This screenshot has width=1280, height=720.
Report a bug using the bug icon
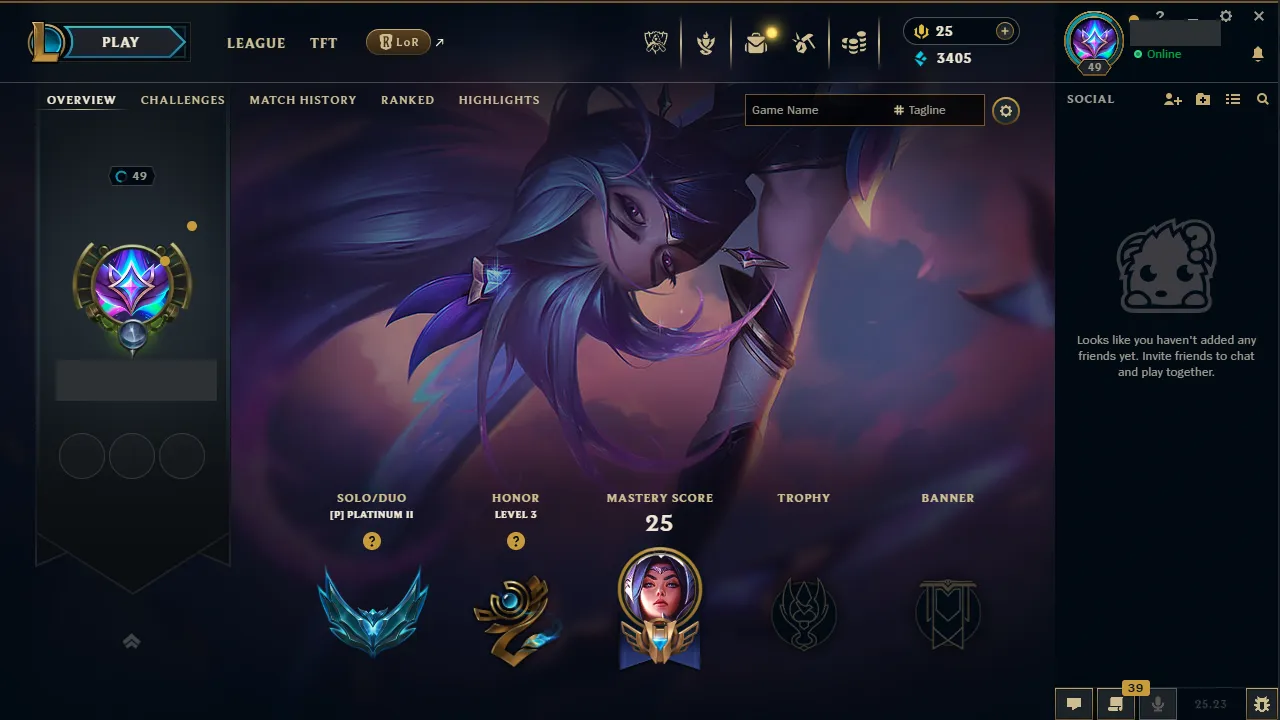[x=1261, y=702]
